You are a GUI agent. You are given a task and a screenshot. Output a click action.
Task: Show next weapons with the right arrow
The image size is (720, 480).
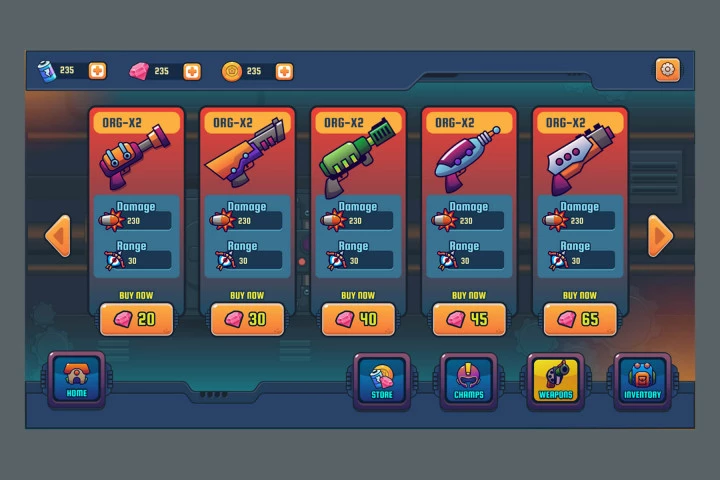click(660, 236)
